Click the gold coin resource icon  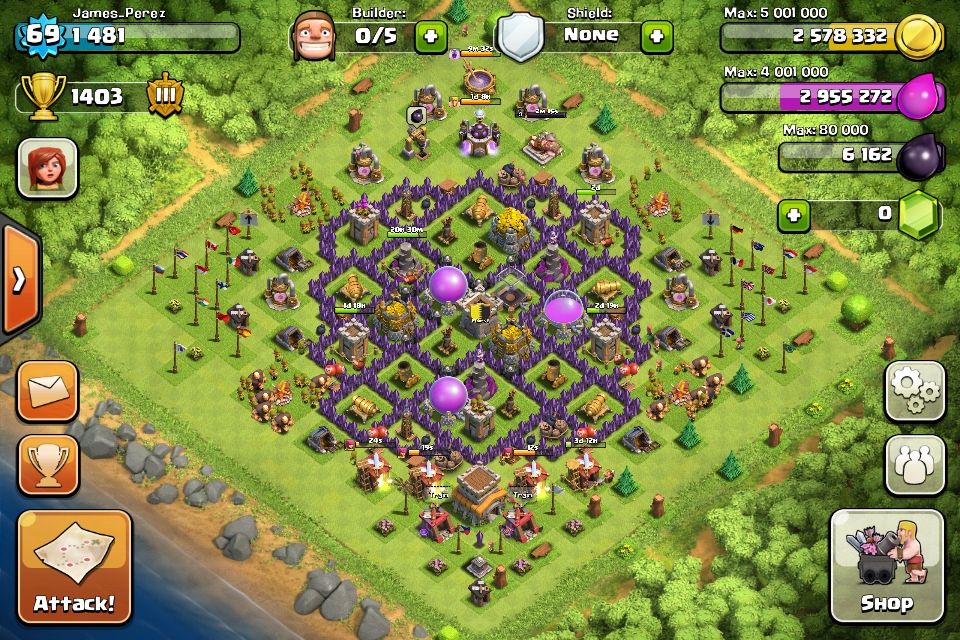916,38
